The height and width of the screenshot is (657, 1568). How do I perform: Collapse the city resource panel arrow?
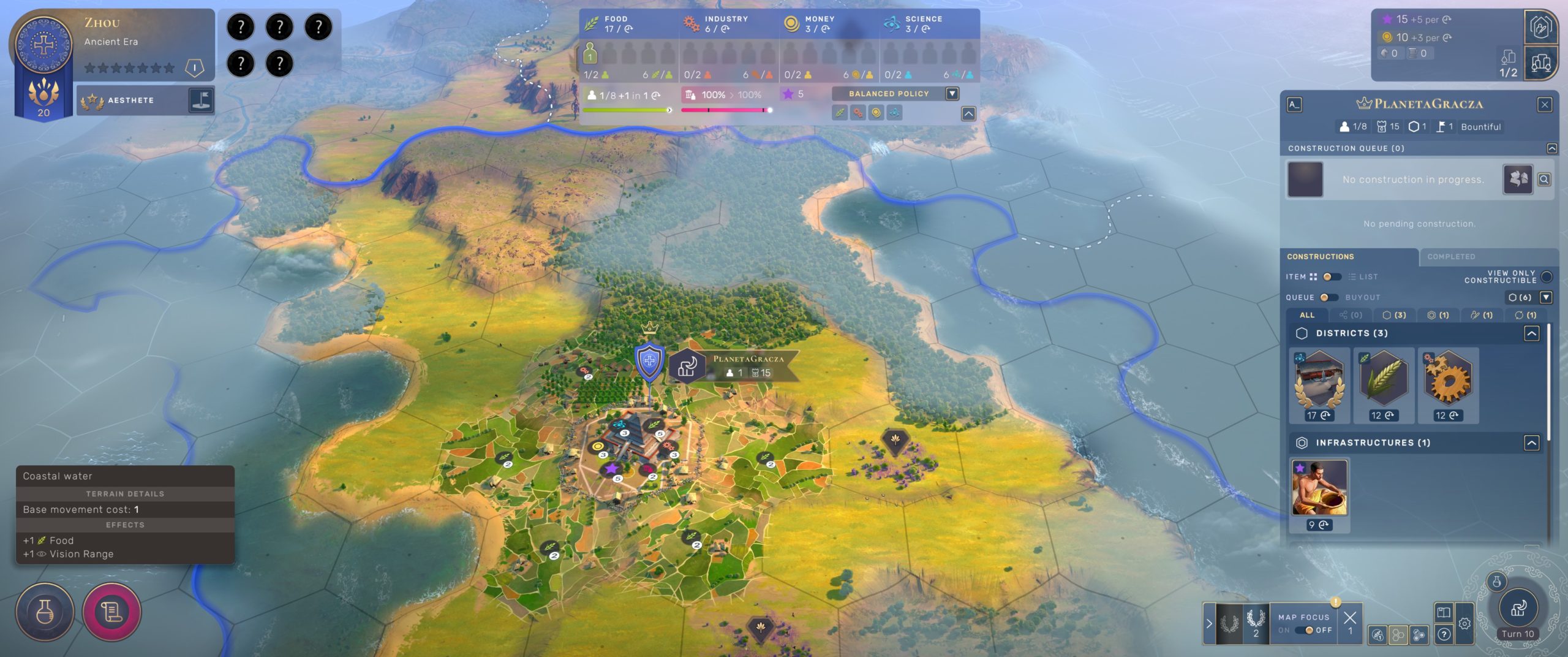click(968, 114)
